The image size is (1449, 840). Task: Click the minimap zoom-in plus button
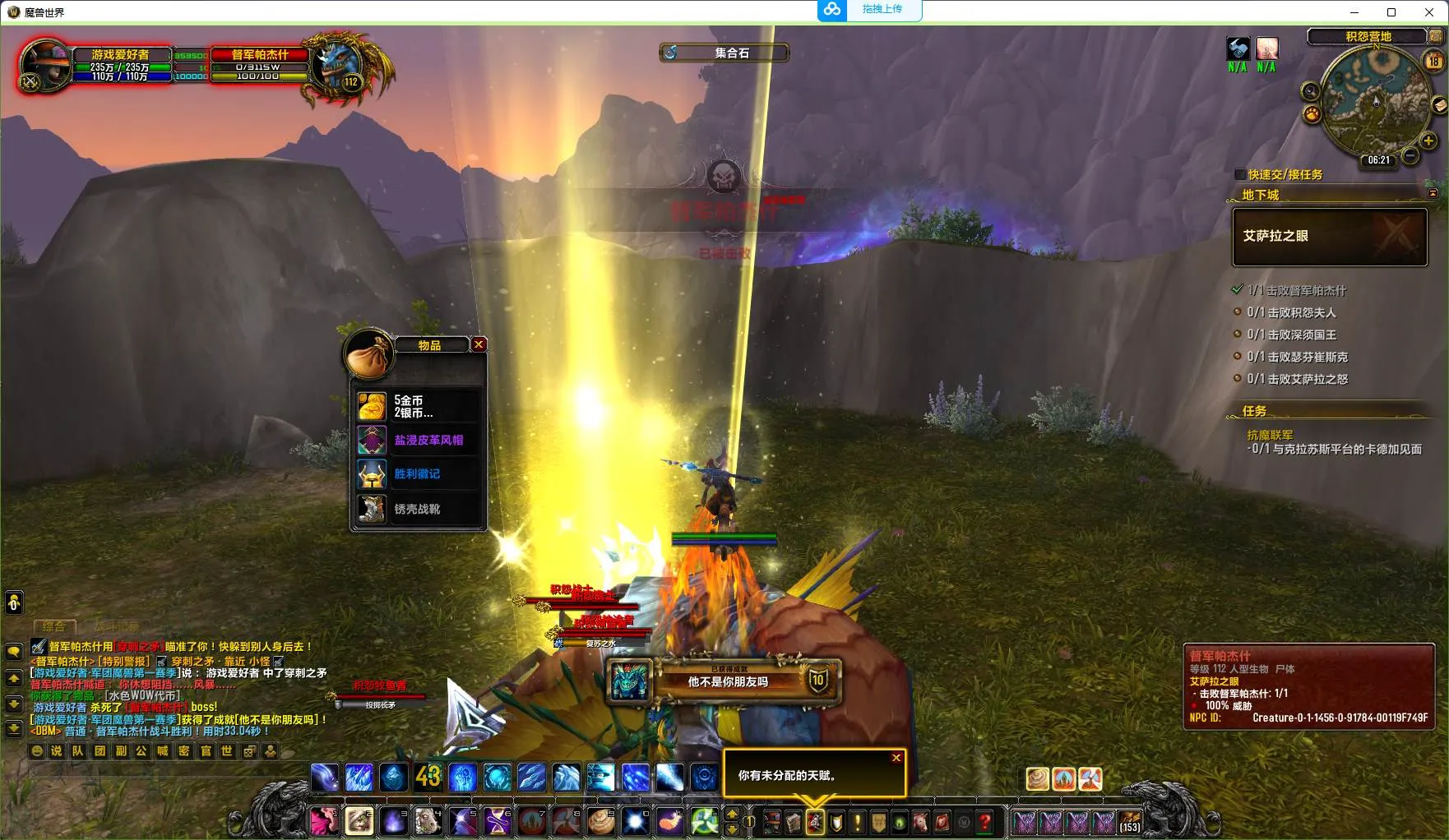point(1428,141)
